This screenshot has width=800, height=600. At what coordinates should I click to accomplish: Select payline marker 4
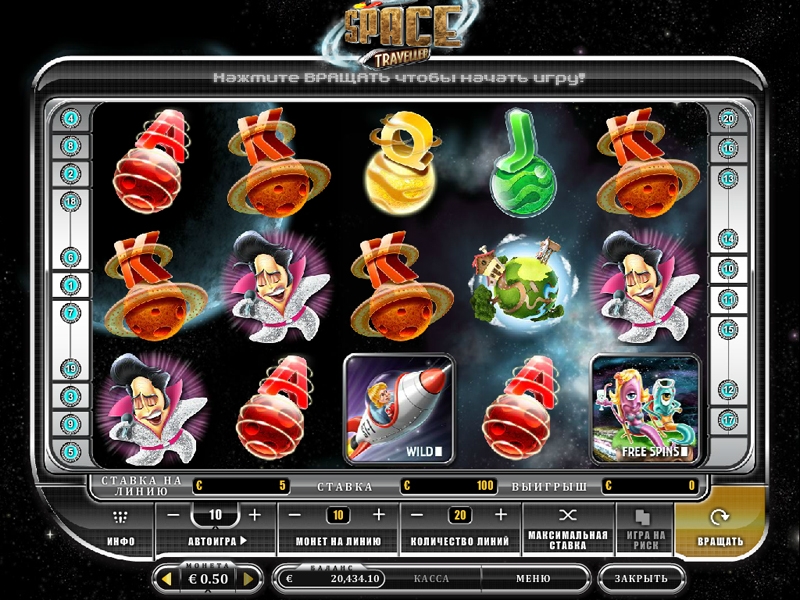pos(71,119)
